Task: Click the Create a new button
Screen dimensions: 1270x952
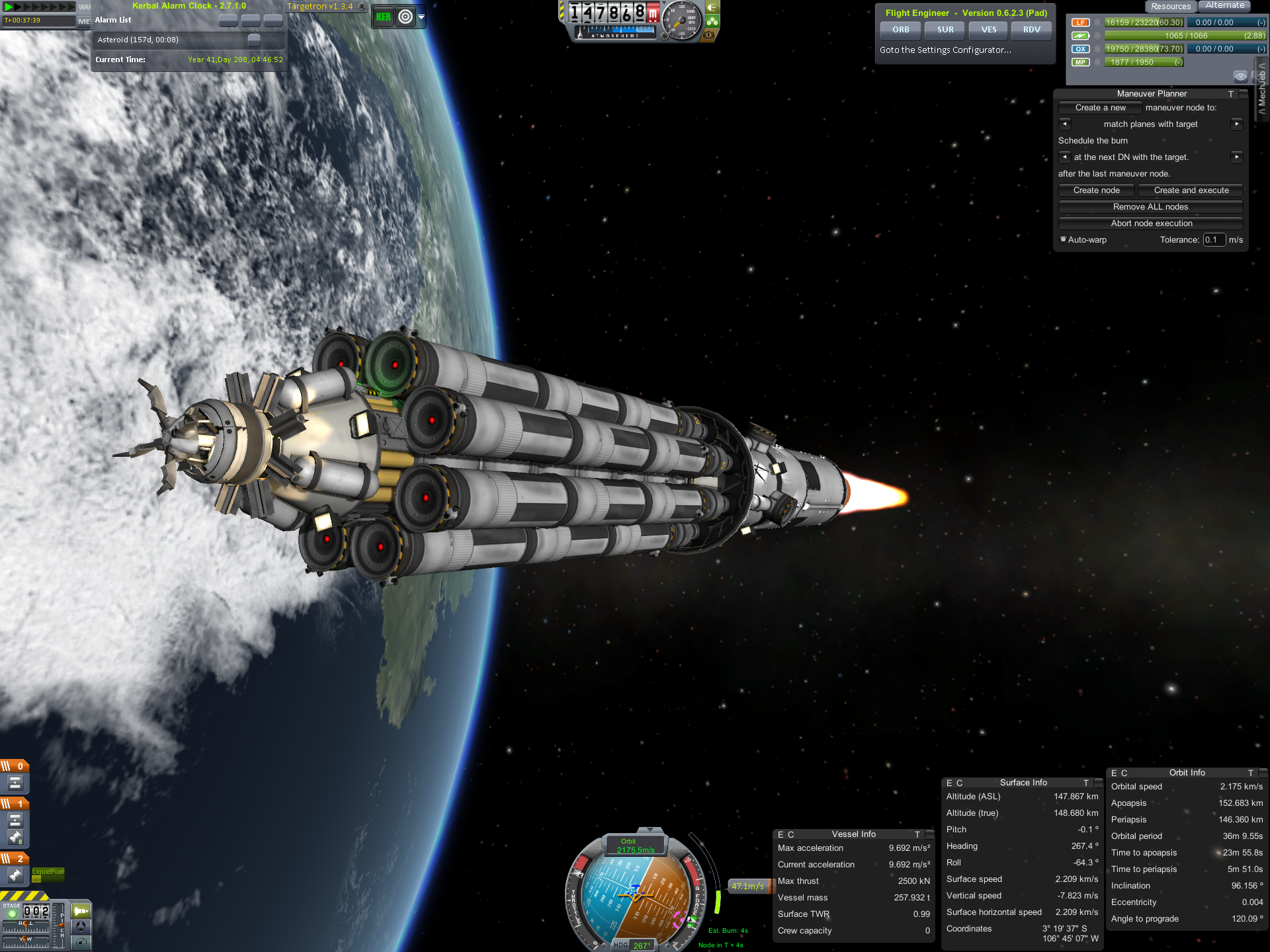Action: [x=1100, y=108]
